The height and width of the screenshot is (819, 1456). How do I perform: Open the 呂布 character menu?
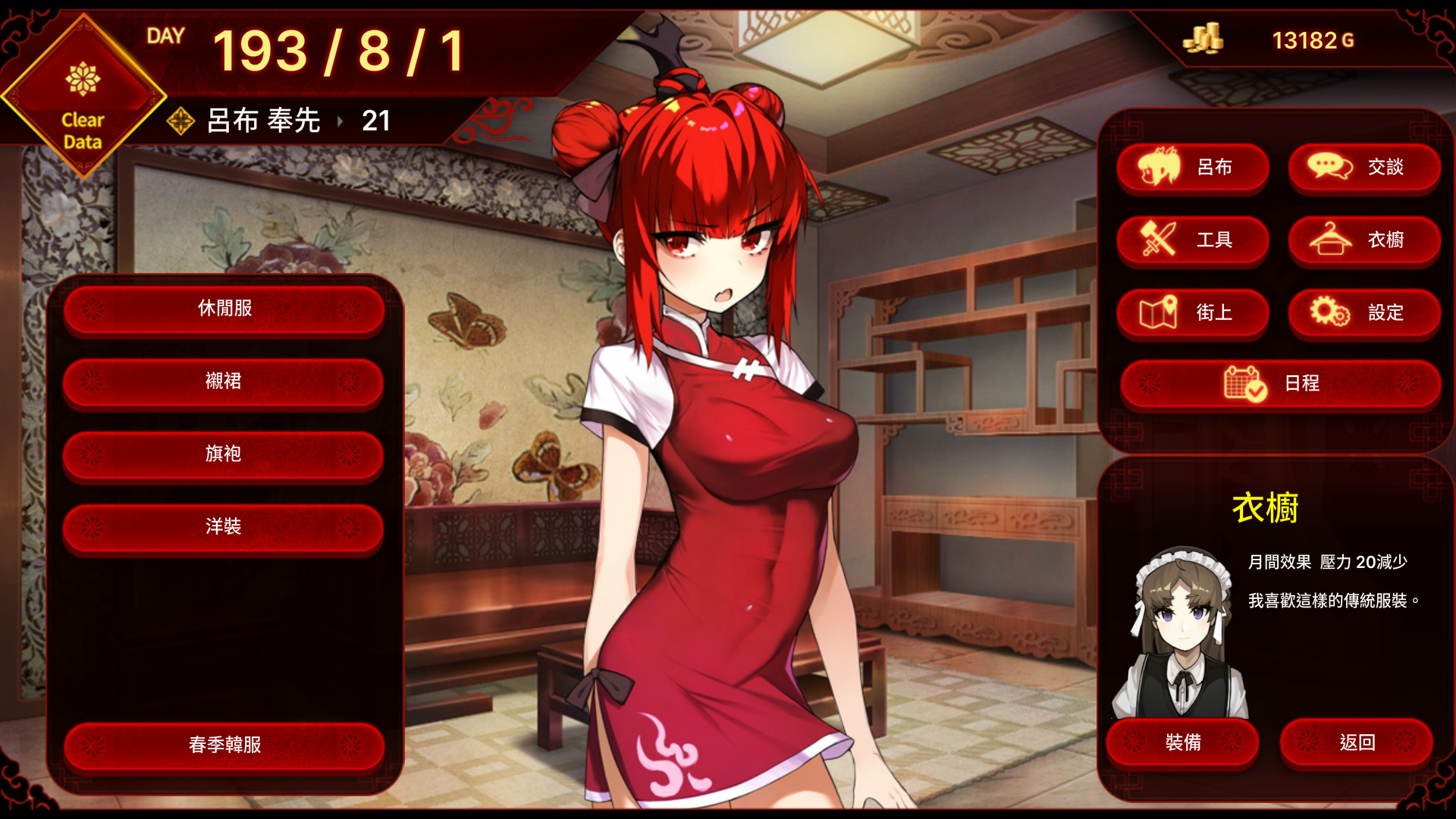coord(1193,168)
